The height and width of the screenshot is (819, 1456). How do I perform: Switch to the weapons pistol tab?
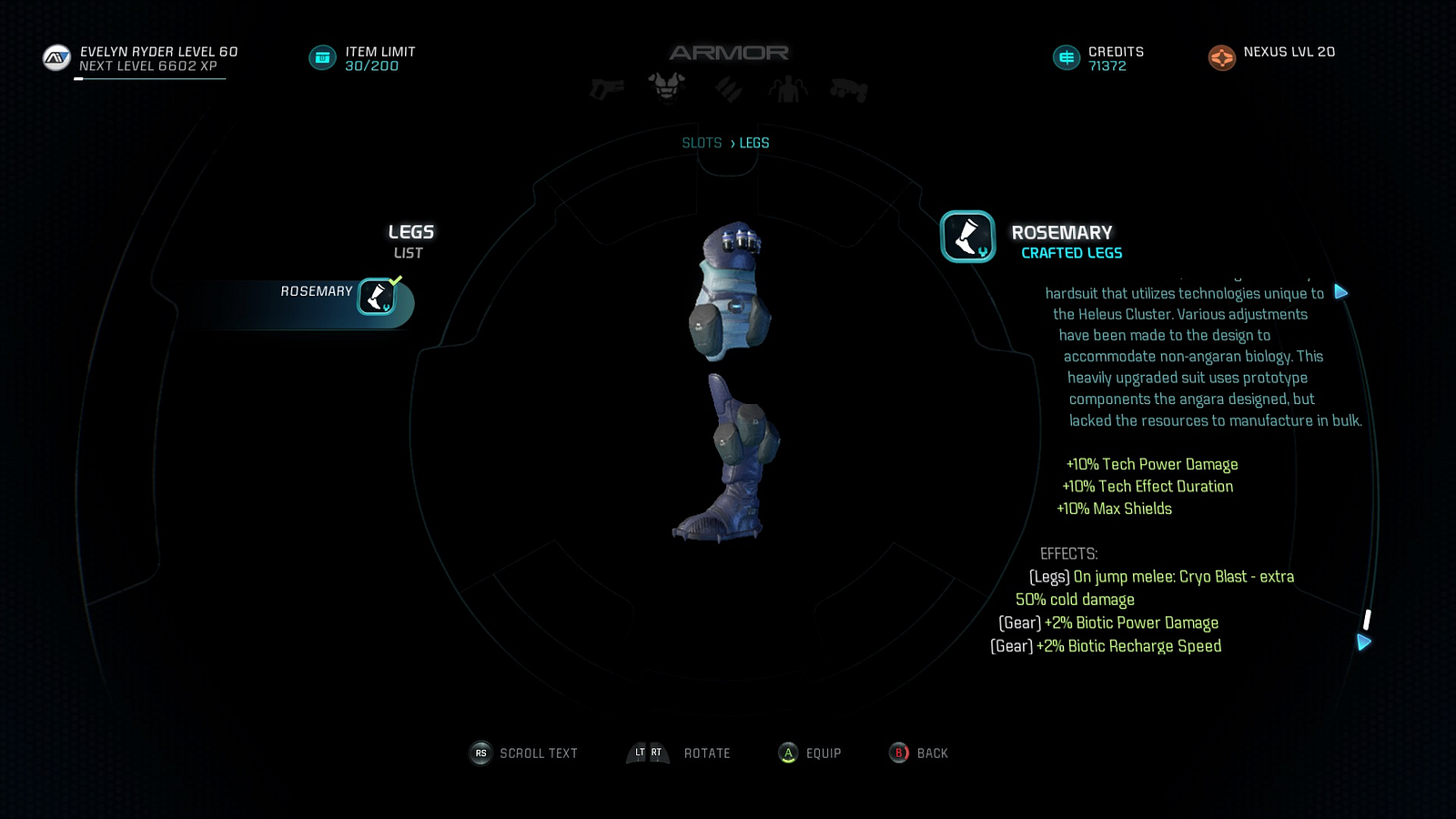[x=607, y=89]
